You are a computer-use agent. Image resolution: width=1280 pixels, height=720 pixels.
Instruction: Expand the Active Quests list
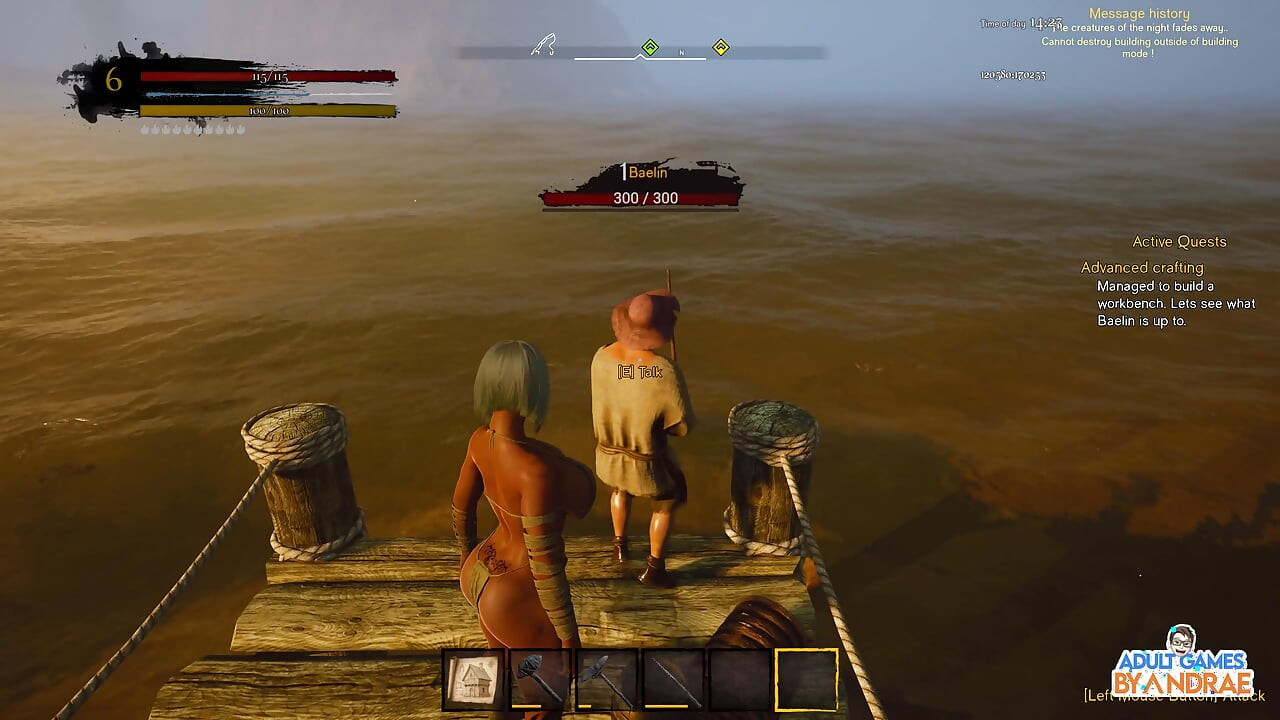(1179, 241)
